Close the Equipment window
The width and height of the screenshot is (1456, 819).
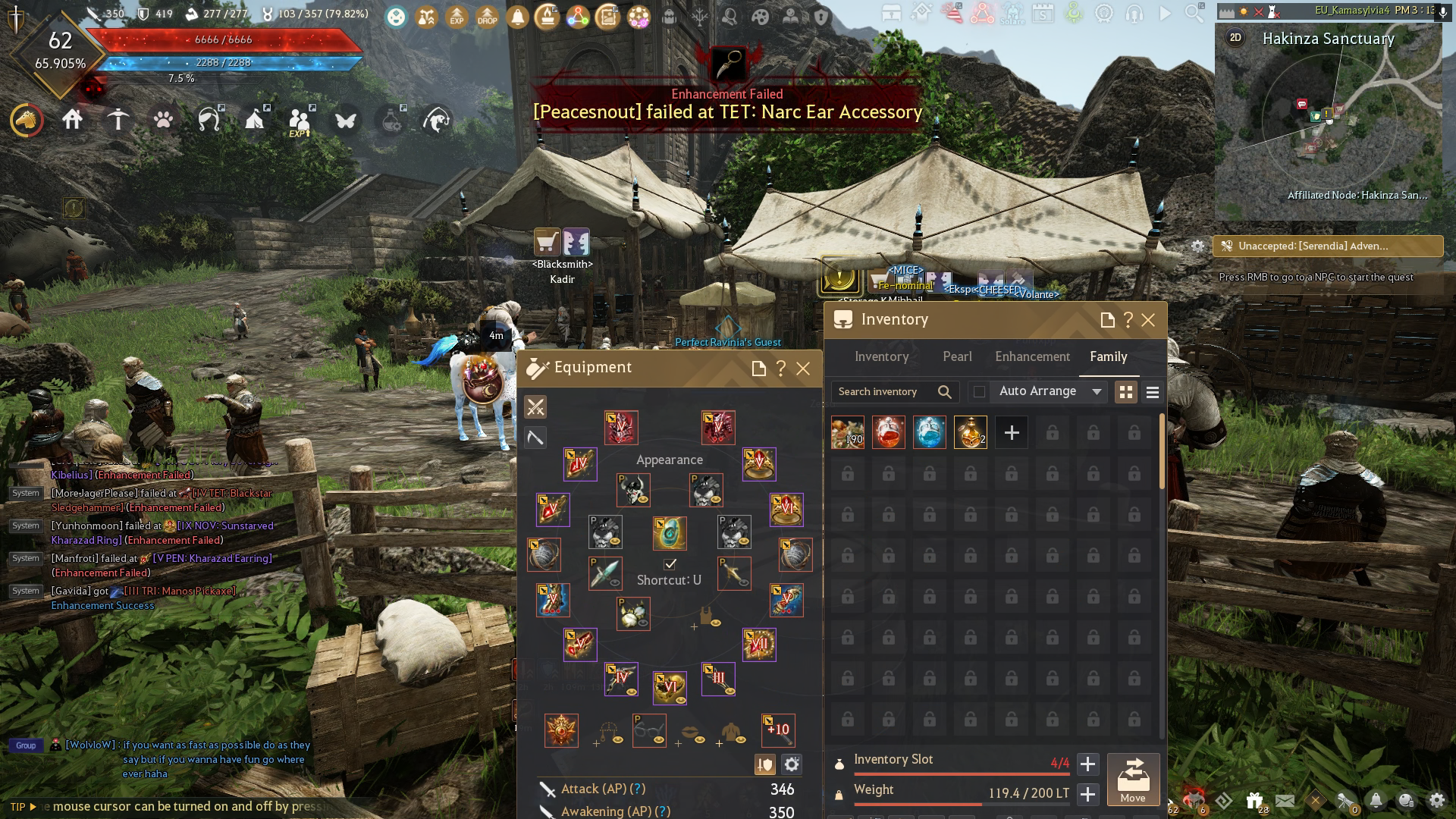click(x=803, y=369)
